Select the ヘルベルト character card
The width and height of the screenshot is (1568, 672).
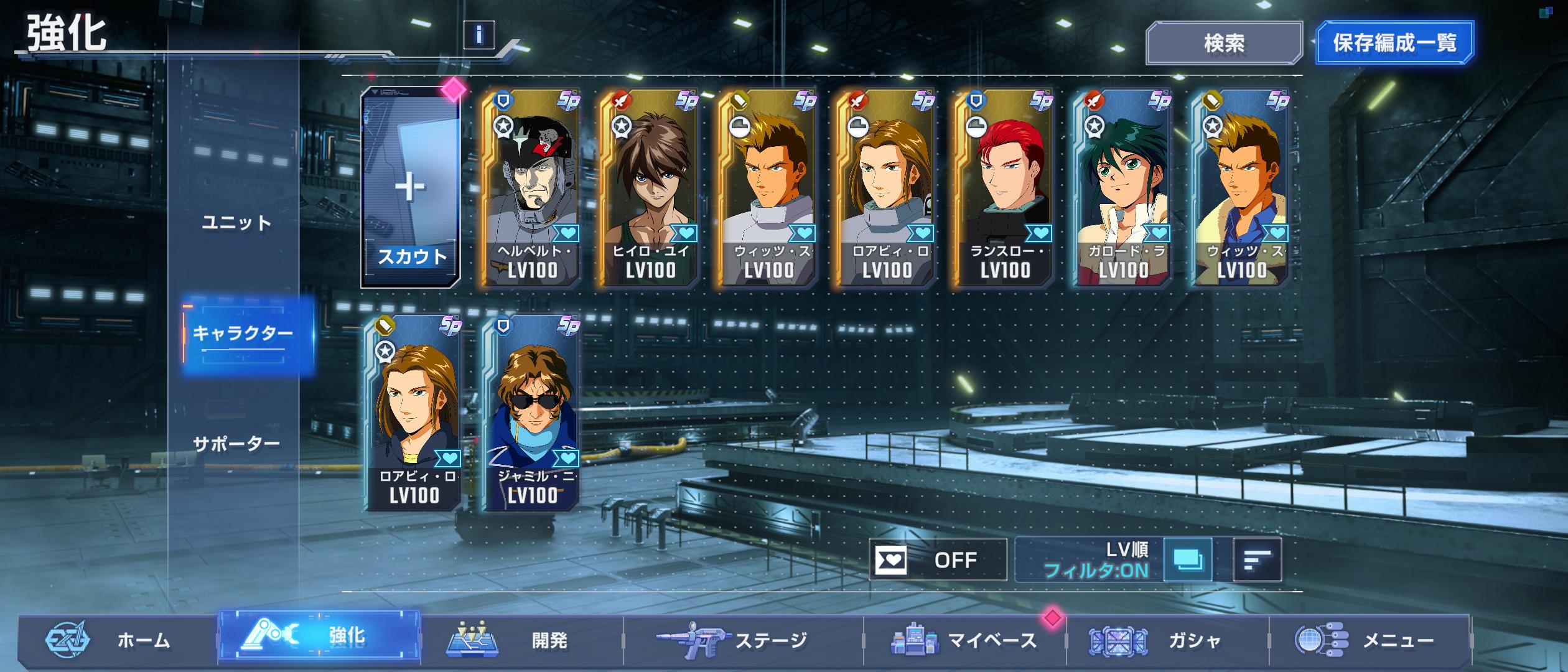(x=530, y=188)
